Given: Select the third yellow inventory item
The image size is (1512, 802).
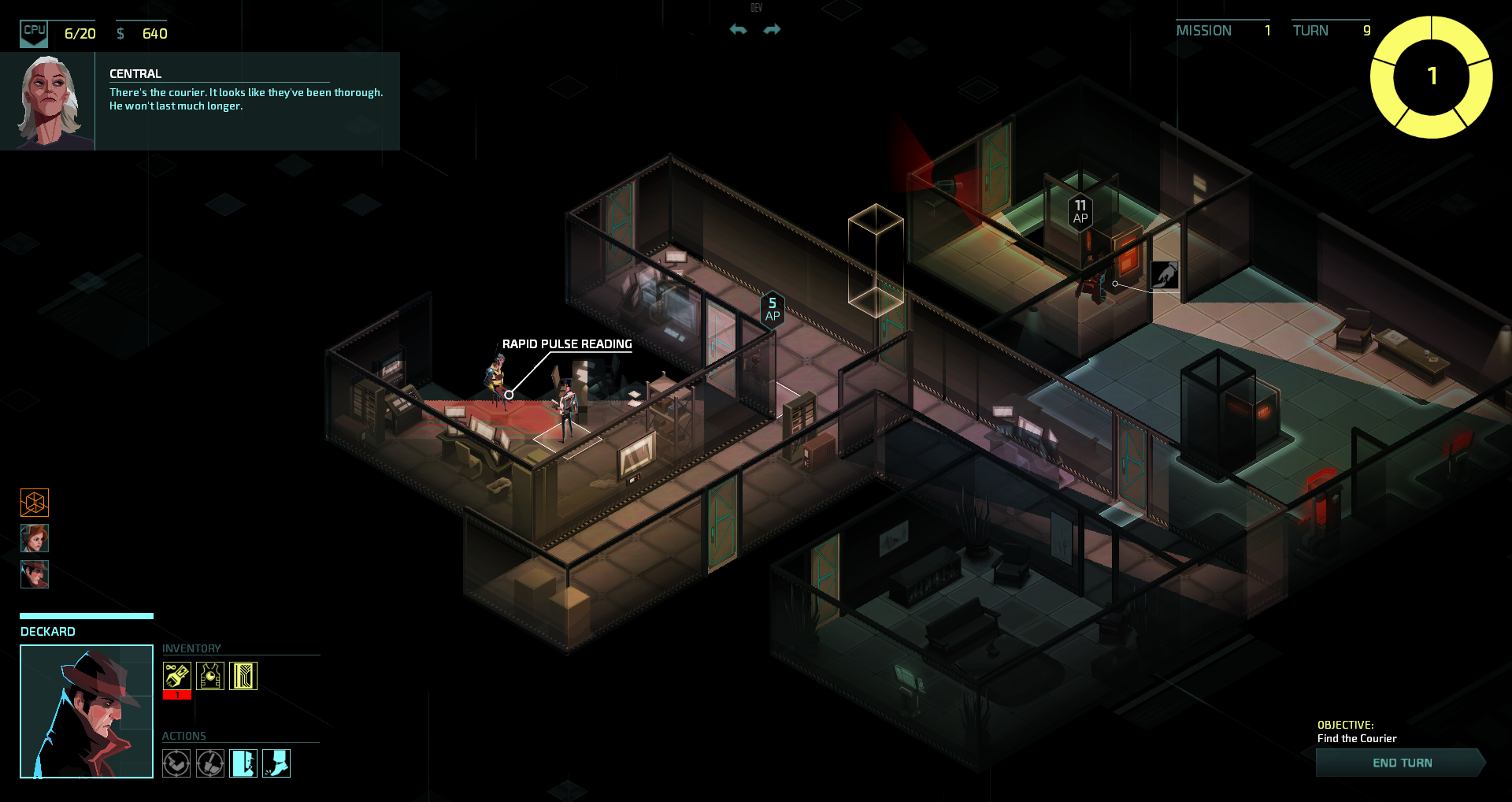Looking at the screenshot, I should point(243,675).
